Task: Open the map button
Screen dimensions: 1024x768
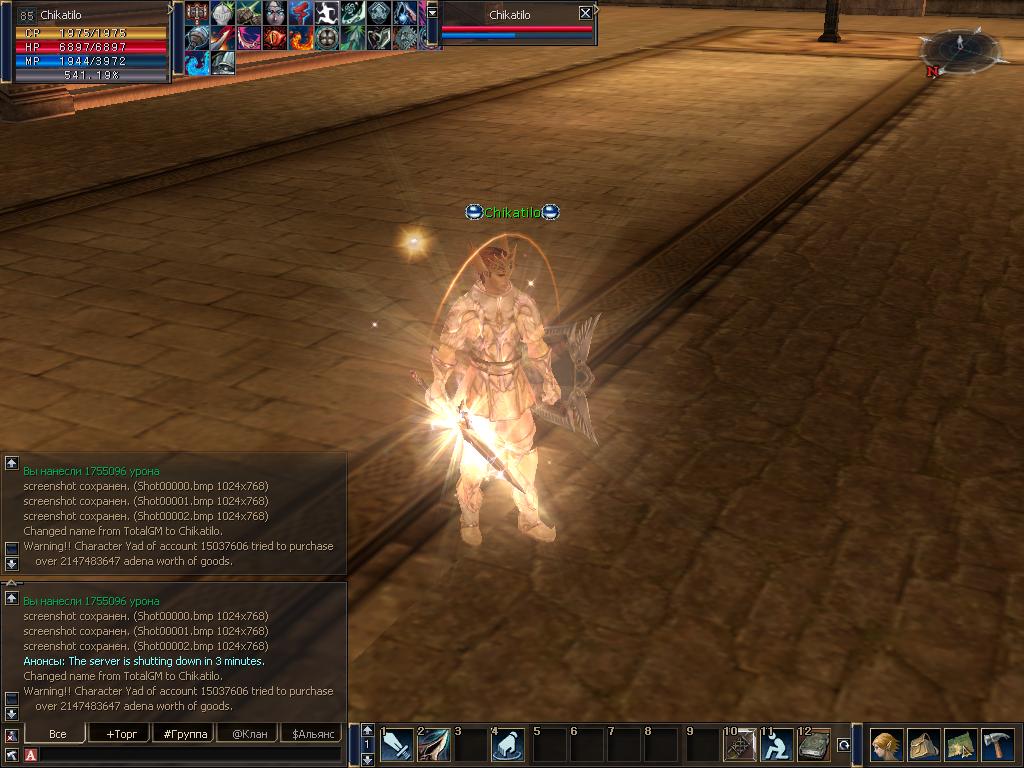Action: point(960,745)
